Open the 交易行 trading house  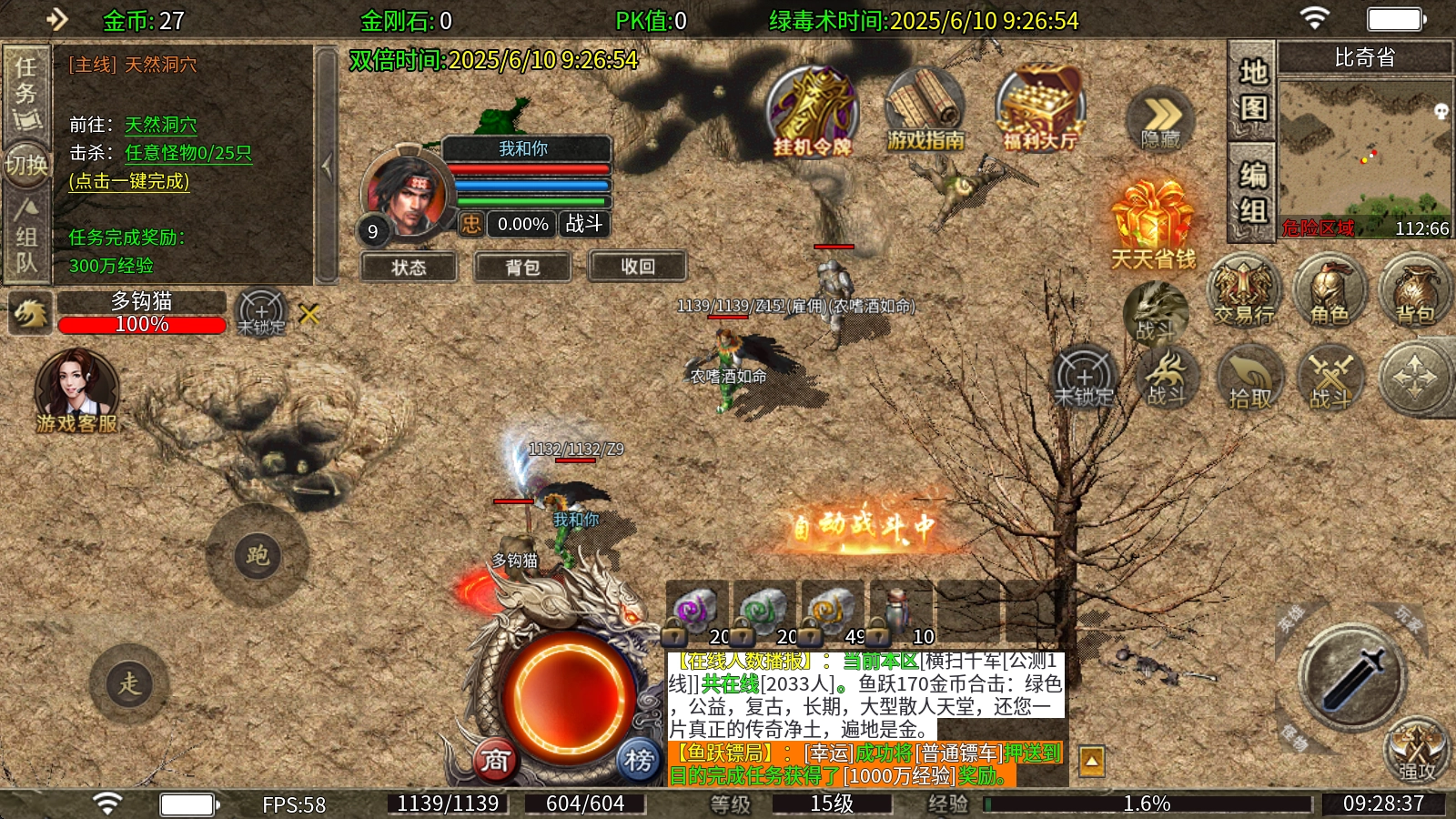click(x=1244, y=291)
